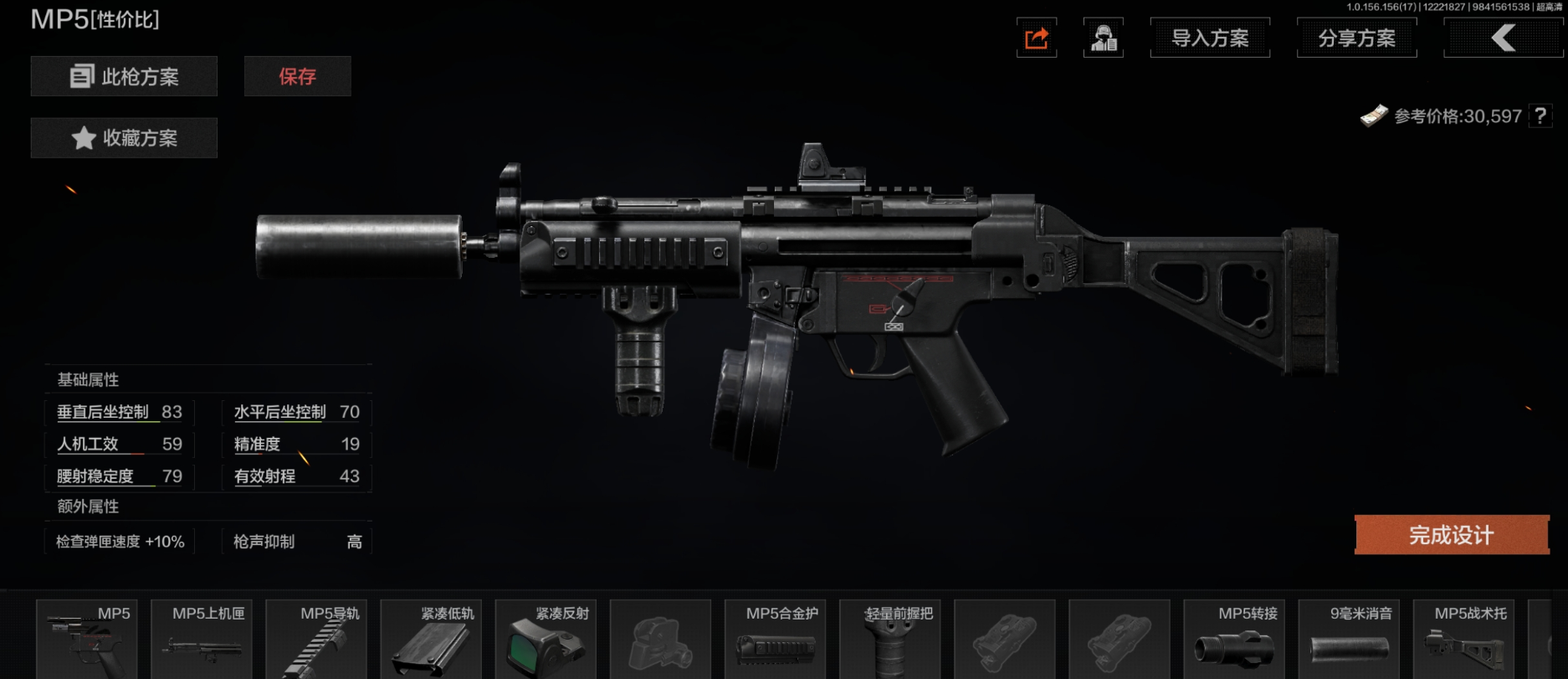Screen dimensions: 1568x679
Task: Show reference price help question mark
Action: pyautogui.click(x=1540, y=116)
